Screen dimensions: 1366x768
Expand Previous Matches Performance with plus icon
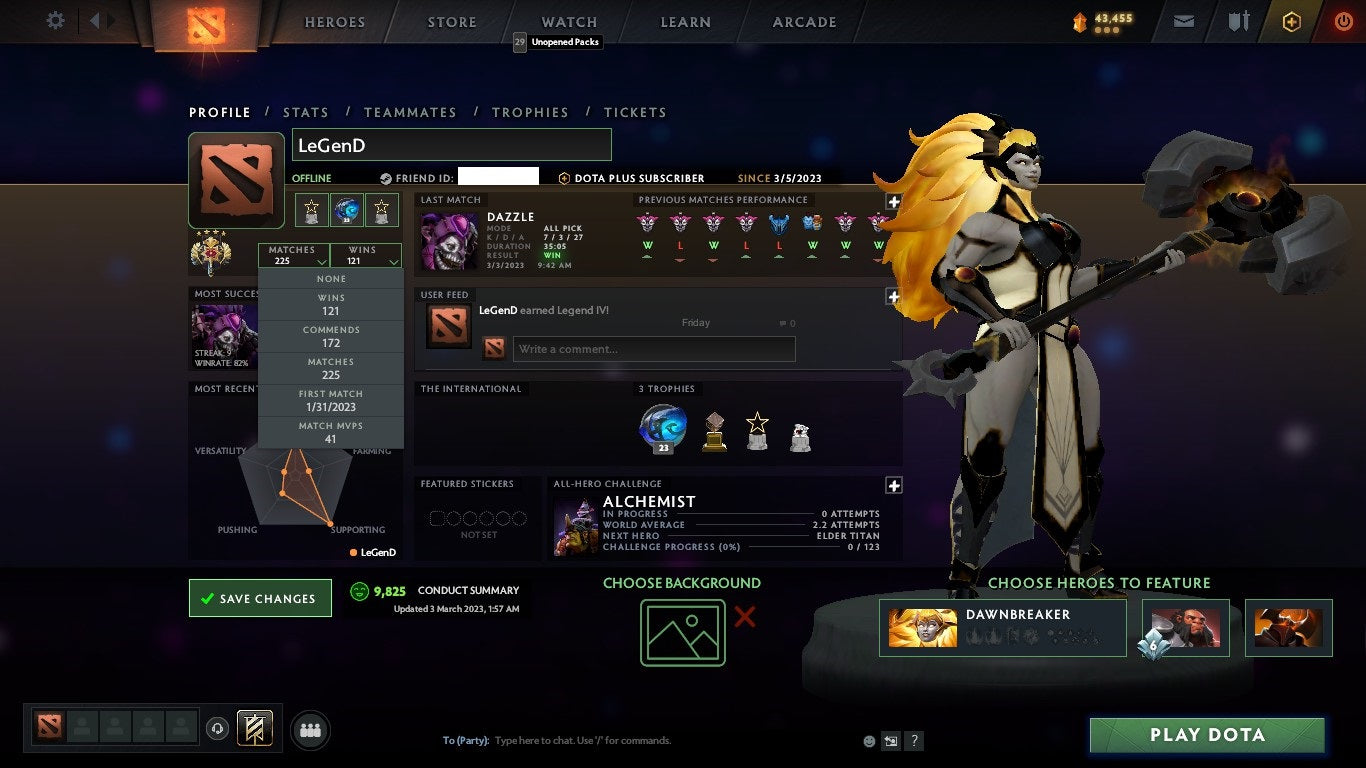[x=893, y=201]
